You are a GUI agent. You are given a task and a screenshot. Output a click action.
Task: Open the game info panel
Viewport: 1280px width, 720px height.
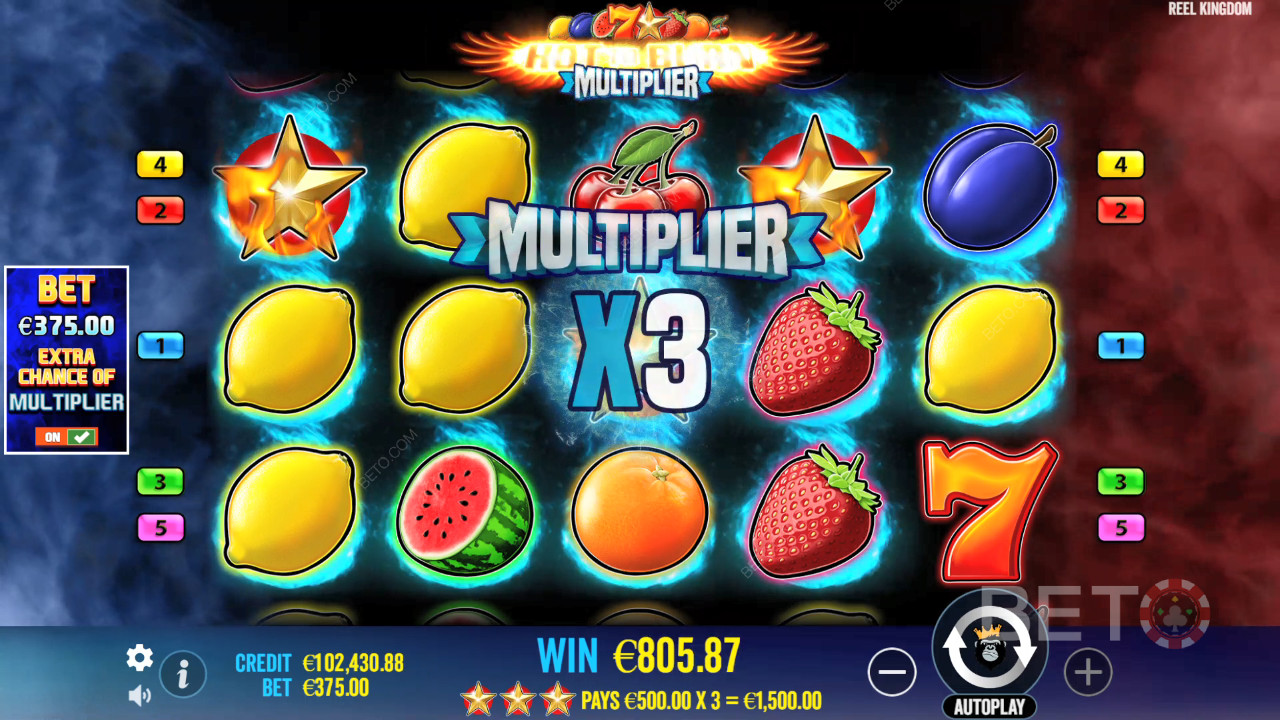[183, 675]
